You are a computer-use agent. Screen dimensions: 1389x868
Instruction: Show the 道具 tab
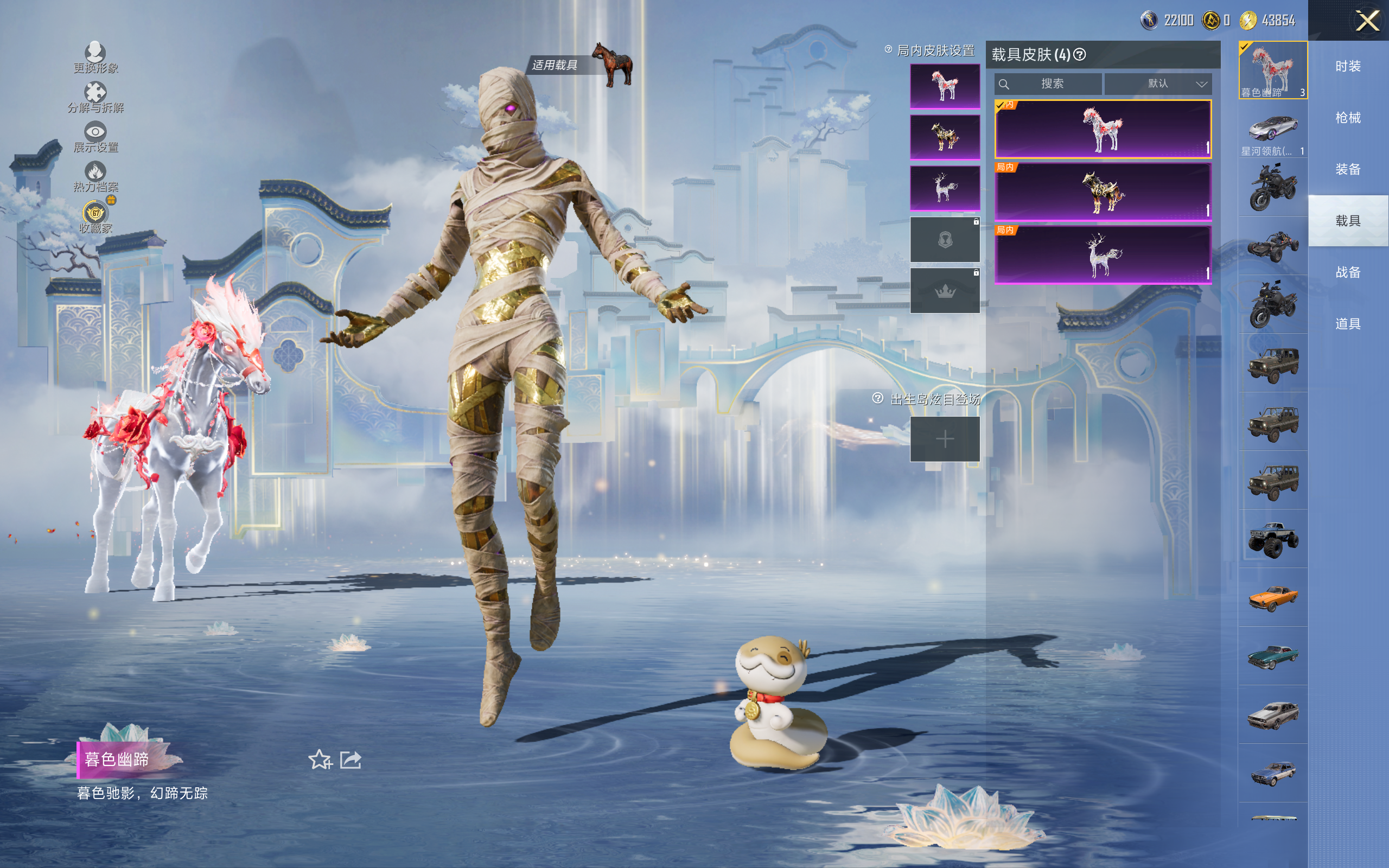(x=1348, y=324)
